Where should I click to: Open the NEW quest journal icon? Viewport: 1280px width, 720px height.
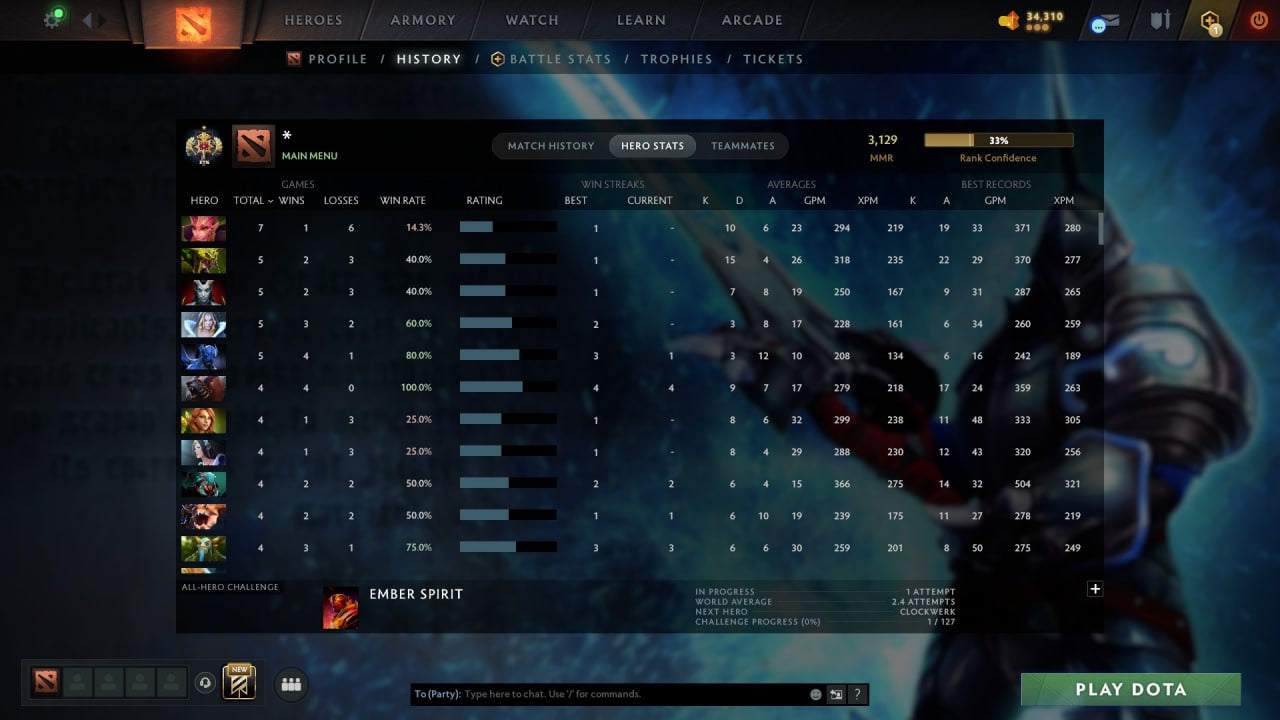coord(237,683)
